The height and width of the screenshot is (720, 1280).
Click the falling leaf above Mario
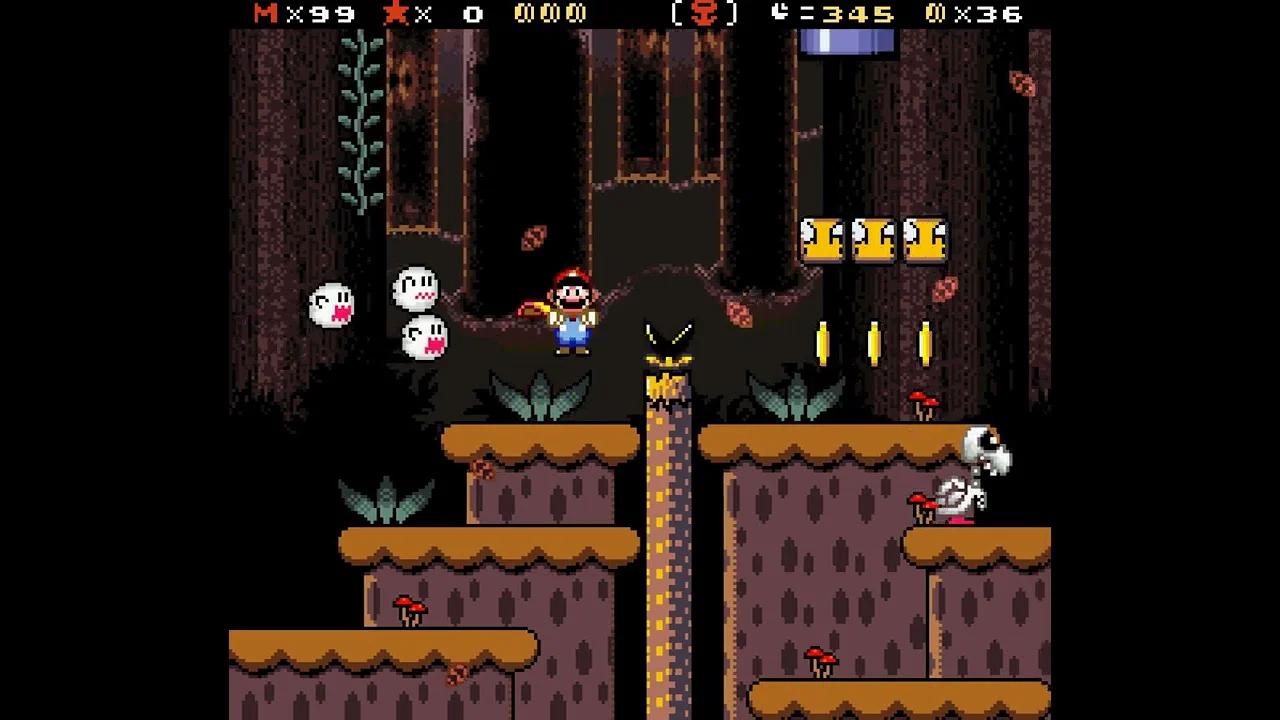click(535, 240)
